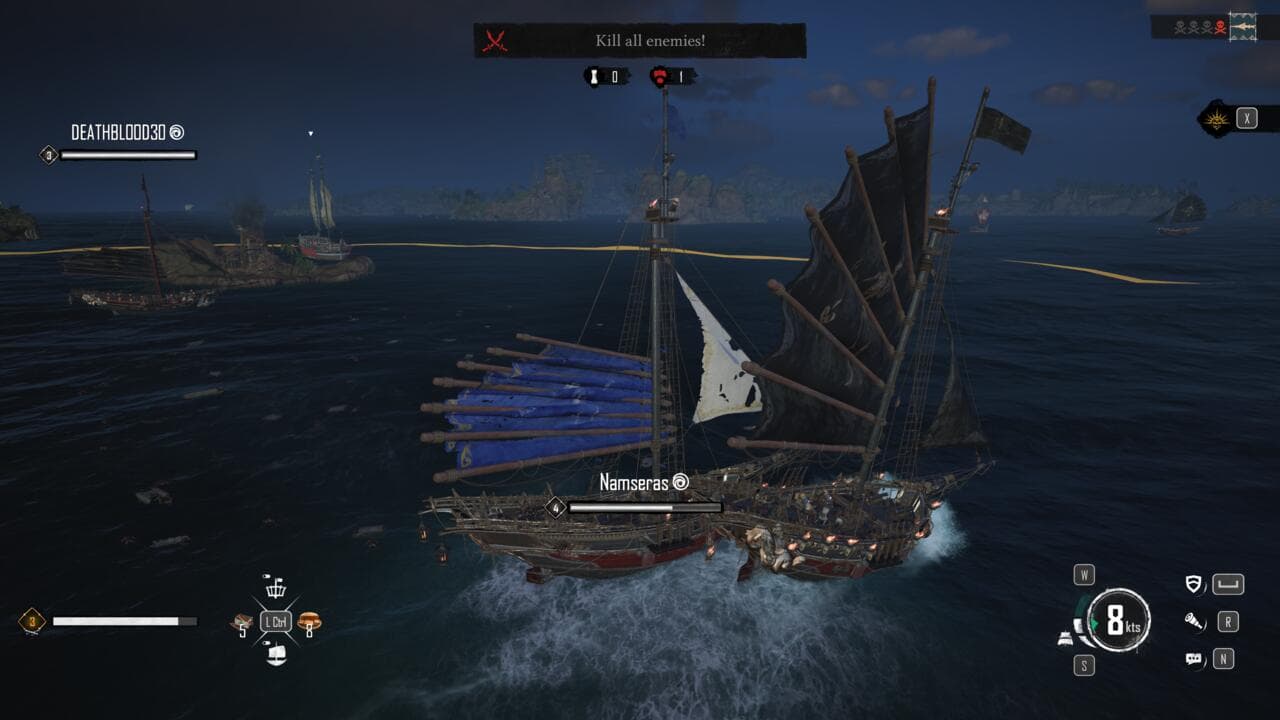1280x720 pixels.
Task: Select the DEATHBLOOD30 player nameplate
Action: (x=126, y=132)
